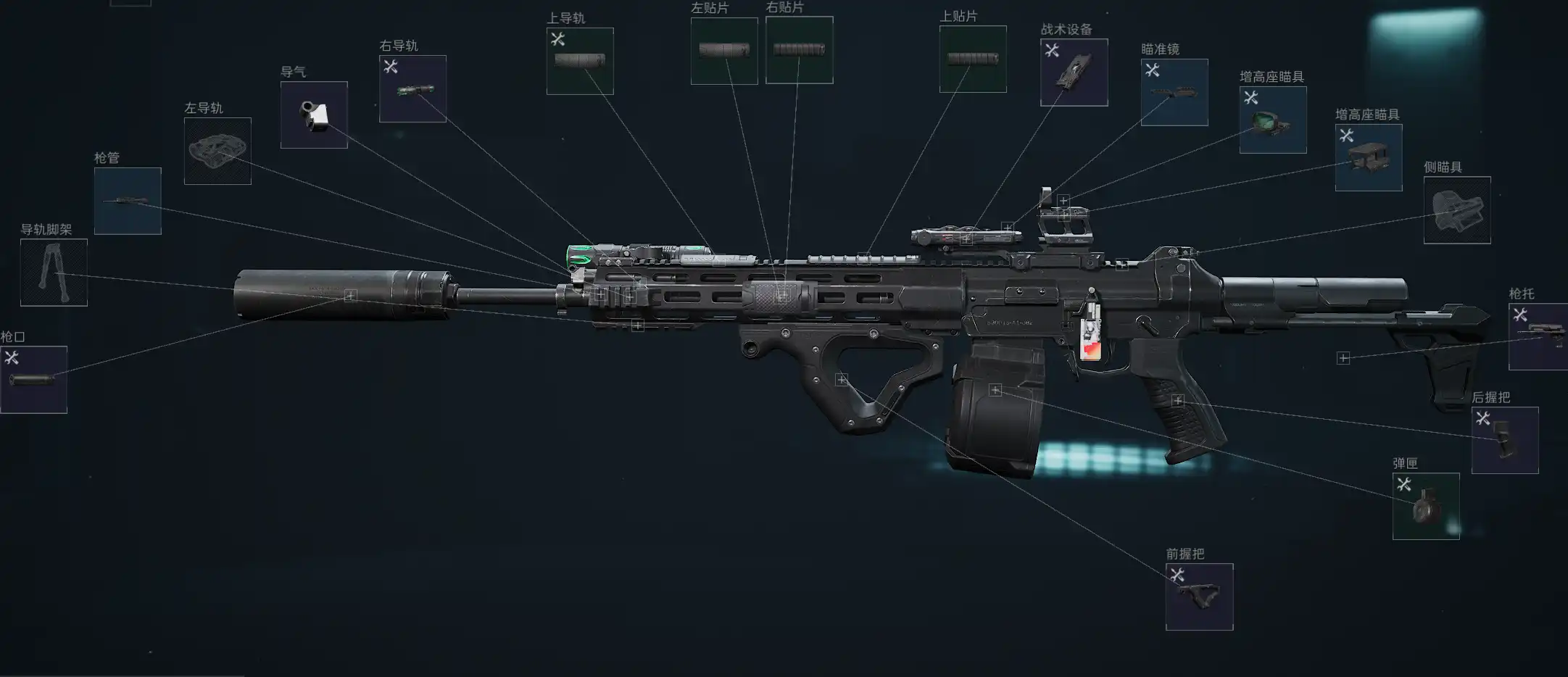Viewport: 1568px width, 677px height.
Task: Choose the 侧瞄具 side sight slot
Action: (1457, 210)
